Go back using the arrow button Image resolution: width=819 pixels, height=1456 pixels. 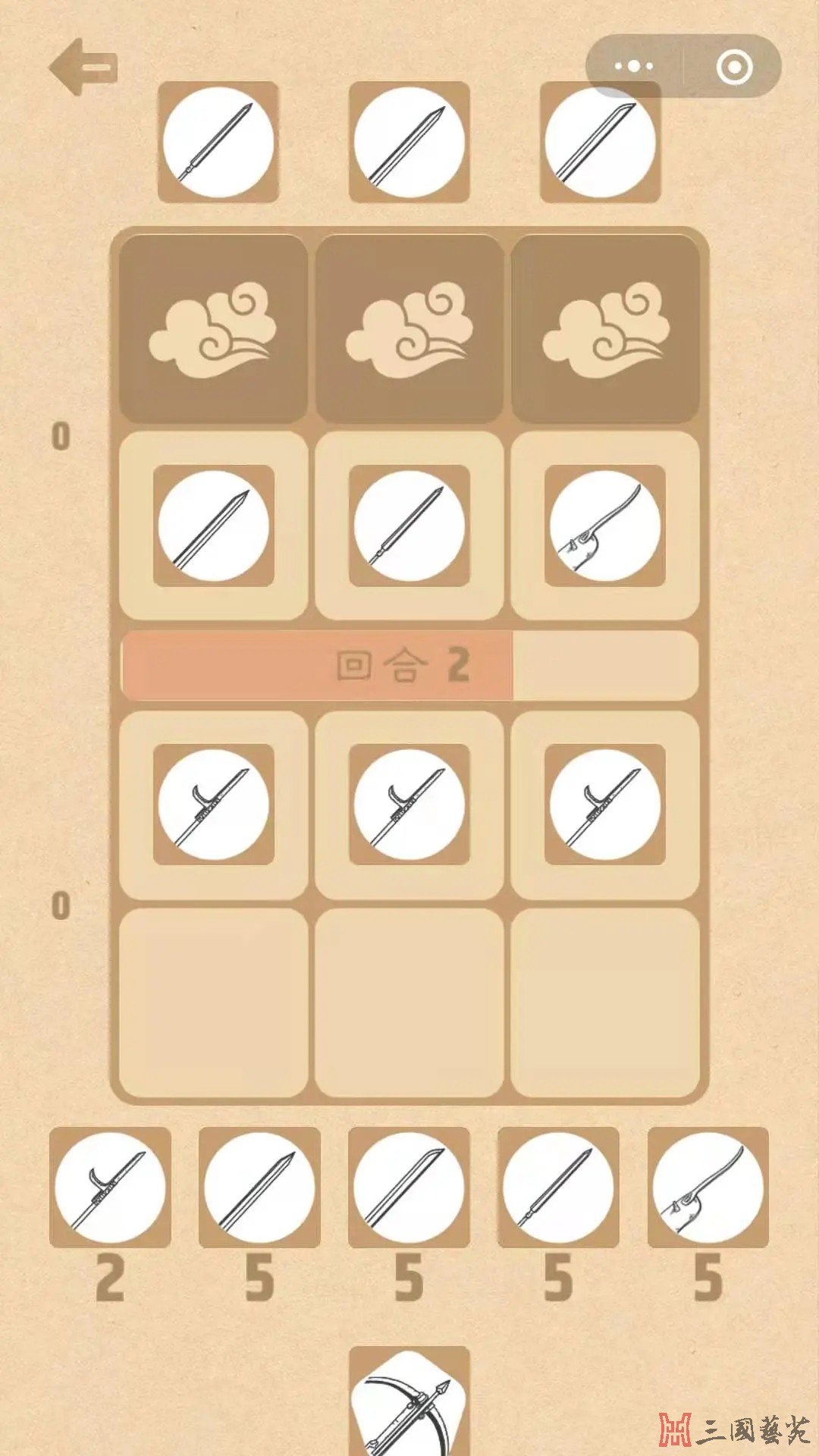(x=83, y=67)
